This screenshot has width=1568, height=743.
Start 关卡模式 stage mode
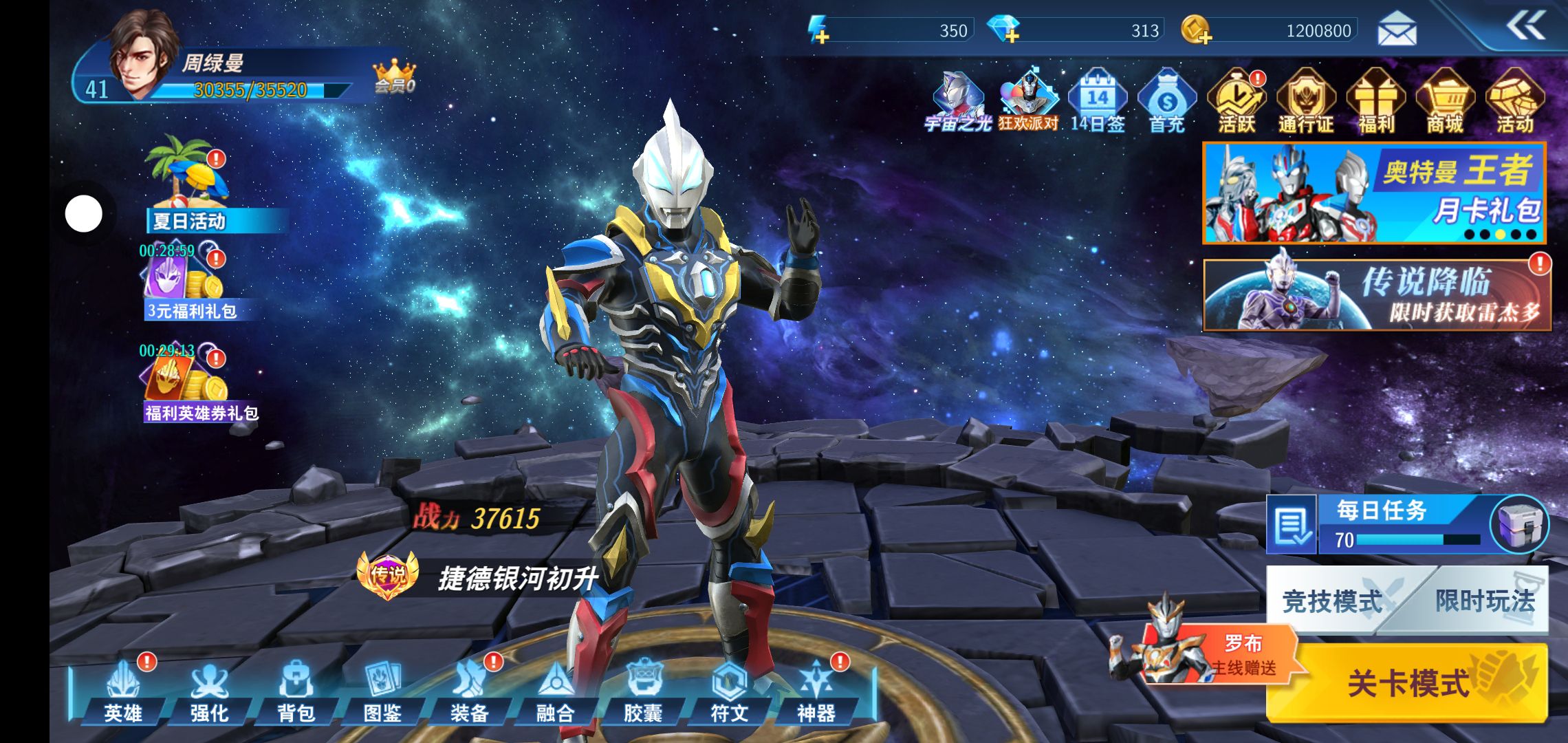coord(1407,682)
